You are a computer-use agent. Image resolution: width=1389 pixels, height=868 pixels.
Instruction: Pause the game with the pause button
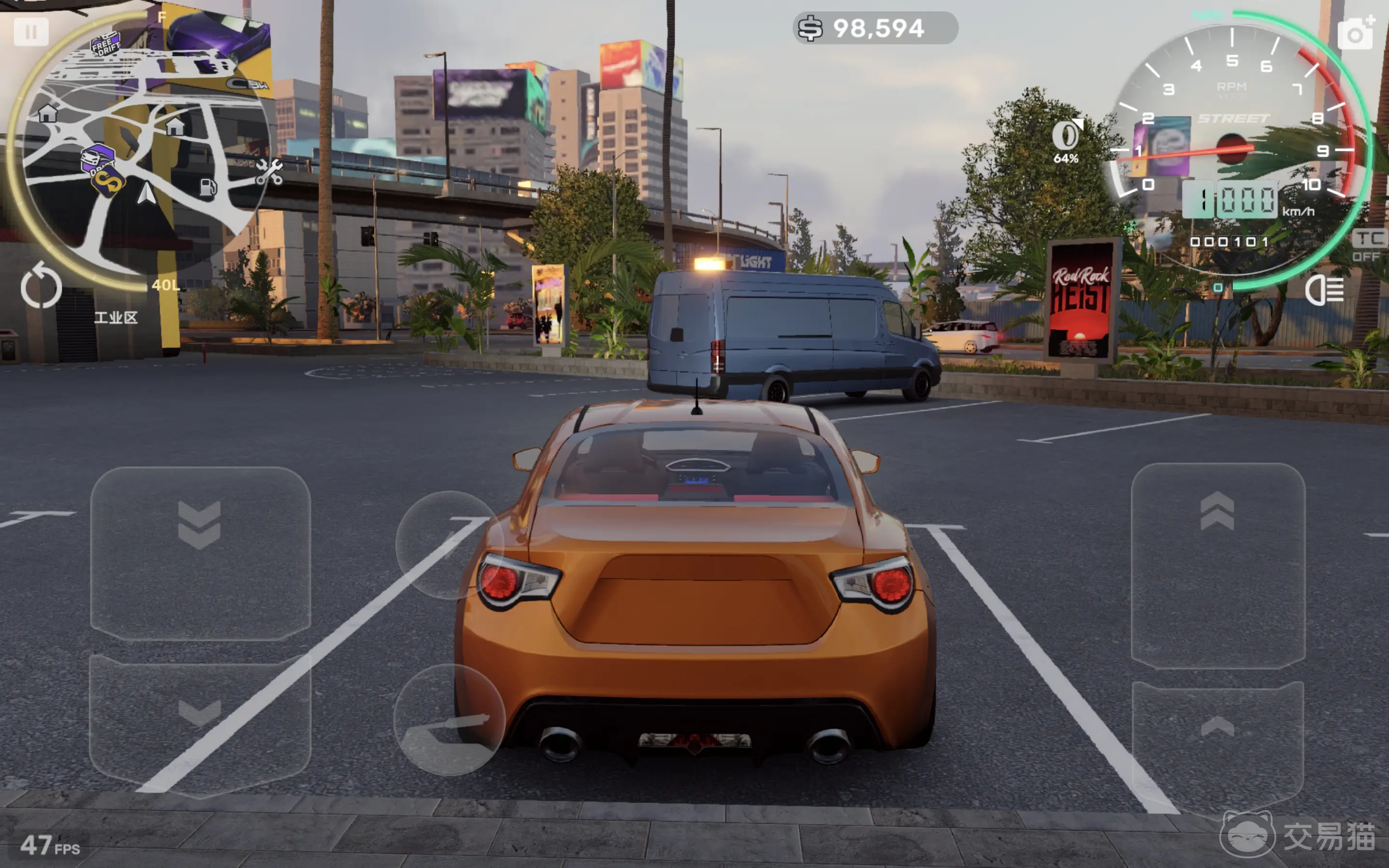click(31, 32)
